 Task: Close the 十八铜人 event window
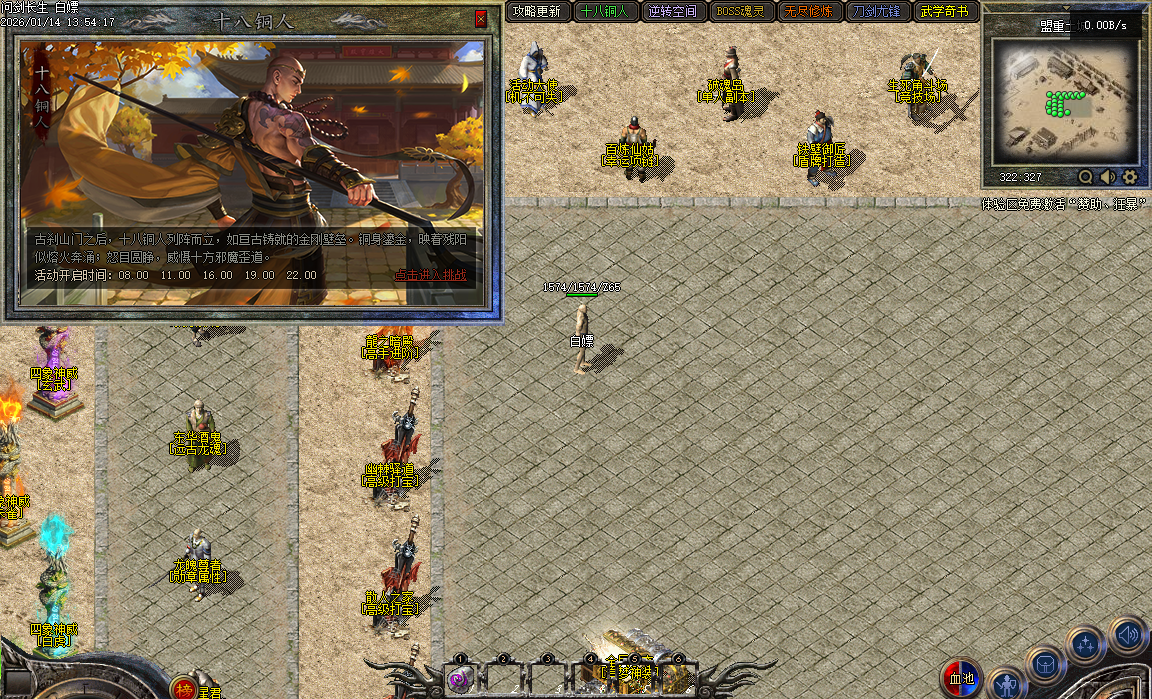(x=480, y=19)
